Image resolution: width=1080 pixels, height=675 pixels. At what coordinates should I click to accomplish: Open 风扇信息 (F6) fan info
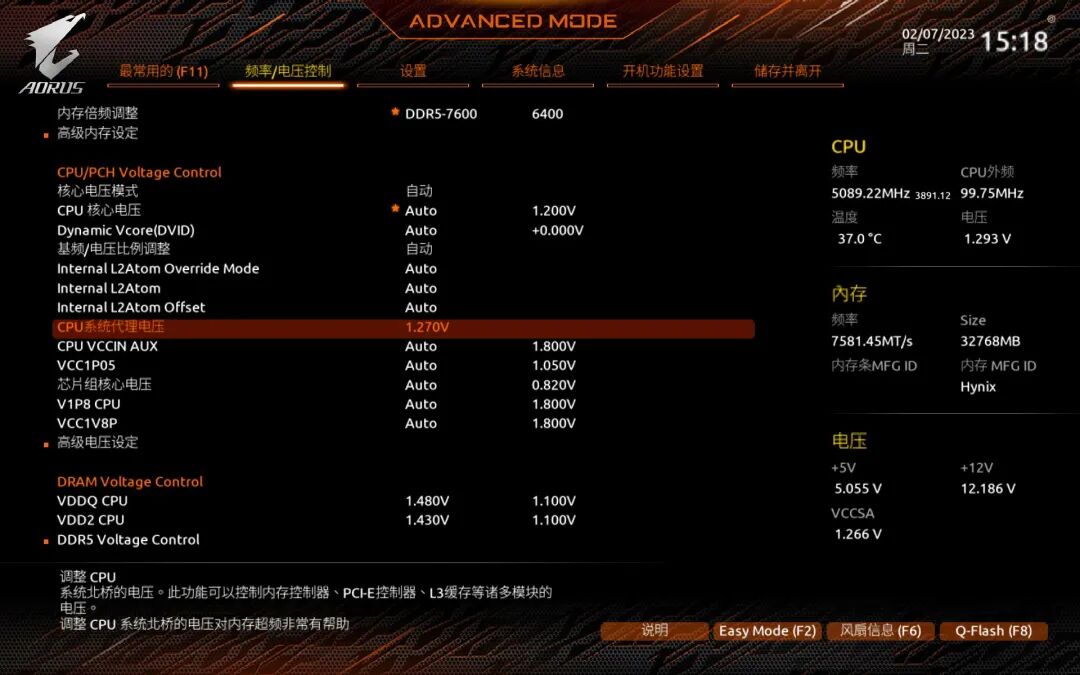880,631
